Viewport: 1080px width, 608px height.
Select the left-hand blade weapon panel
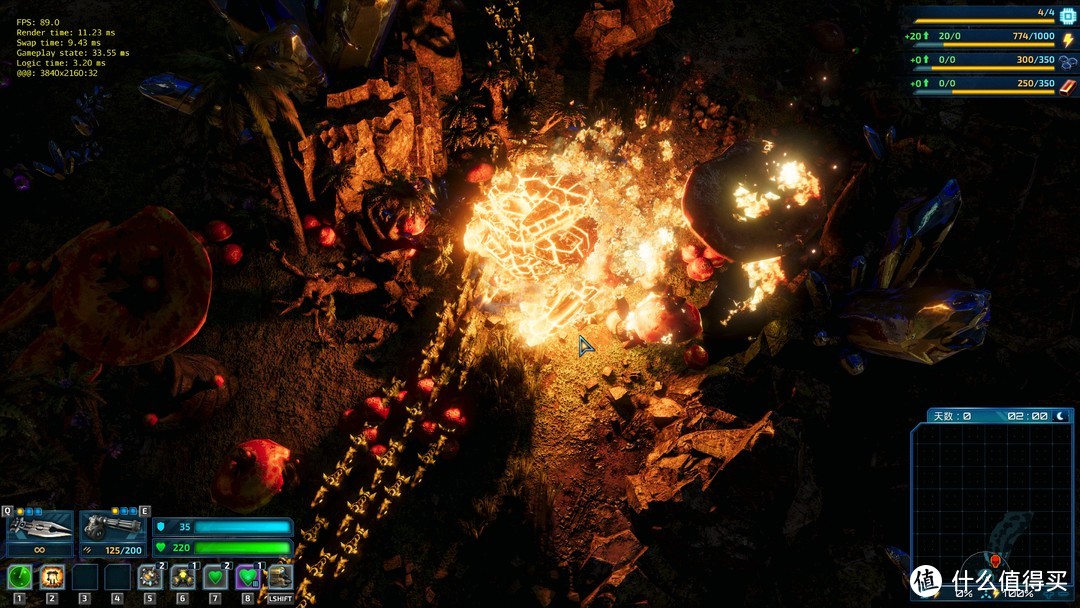tap(40, 527)
